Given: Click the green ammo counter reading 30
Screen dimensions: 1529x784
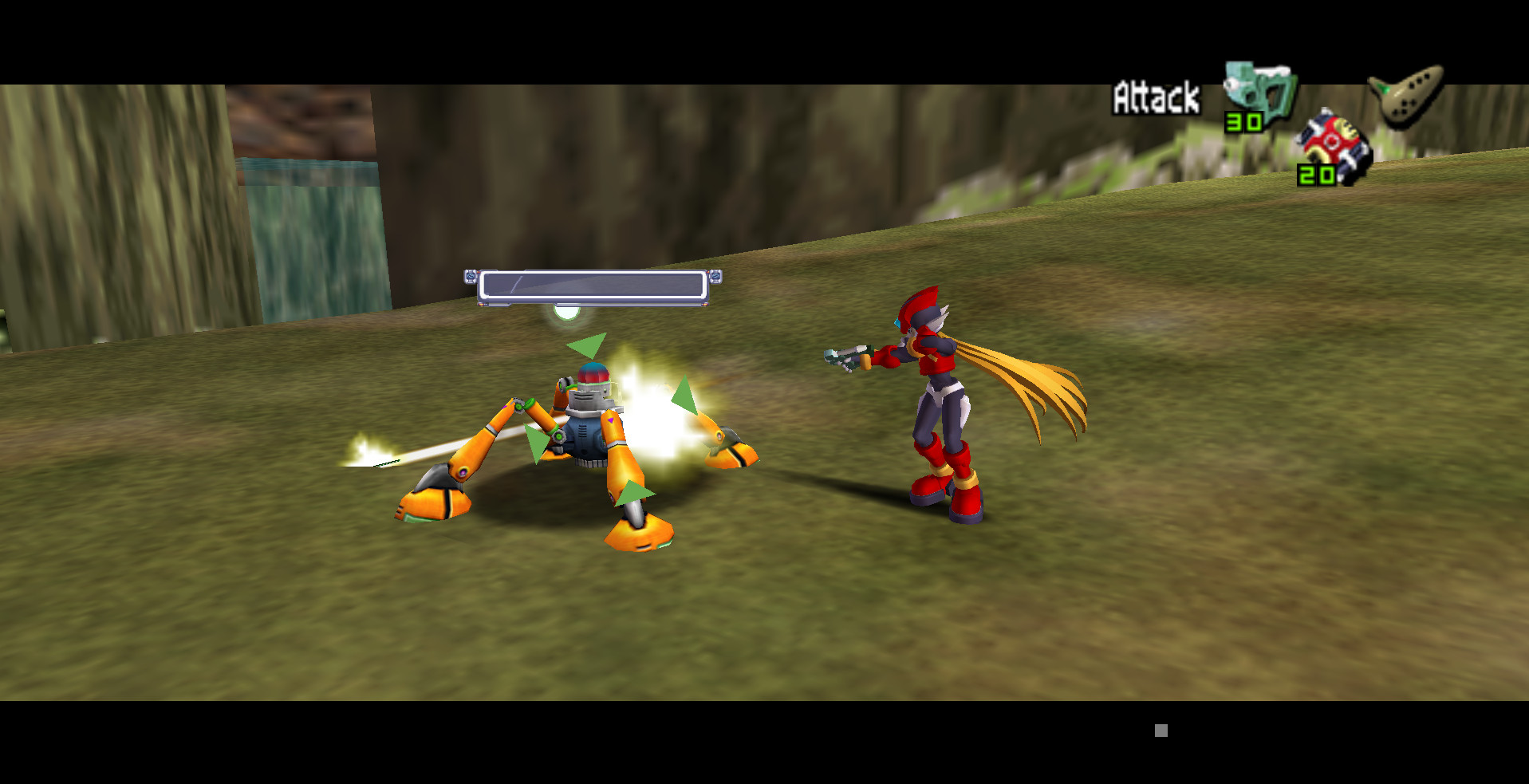Looking at the screenshot, I should click(1245, 124).
